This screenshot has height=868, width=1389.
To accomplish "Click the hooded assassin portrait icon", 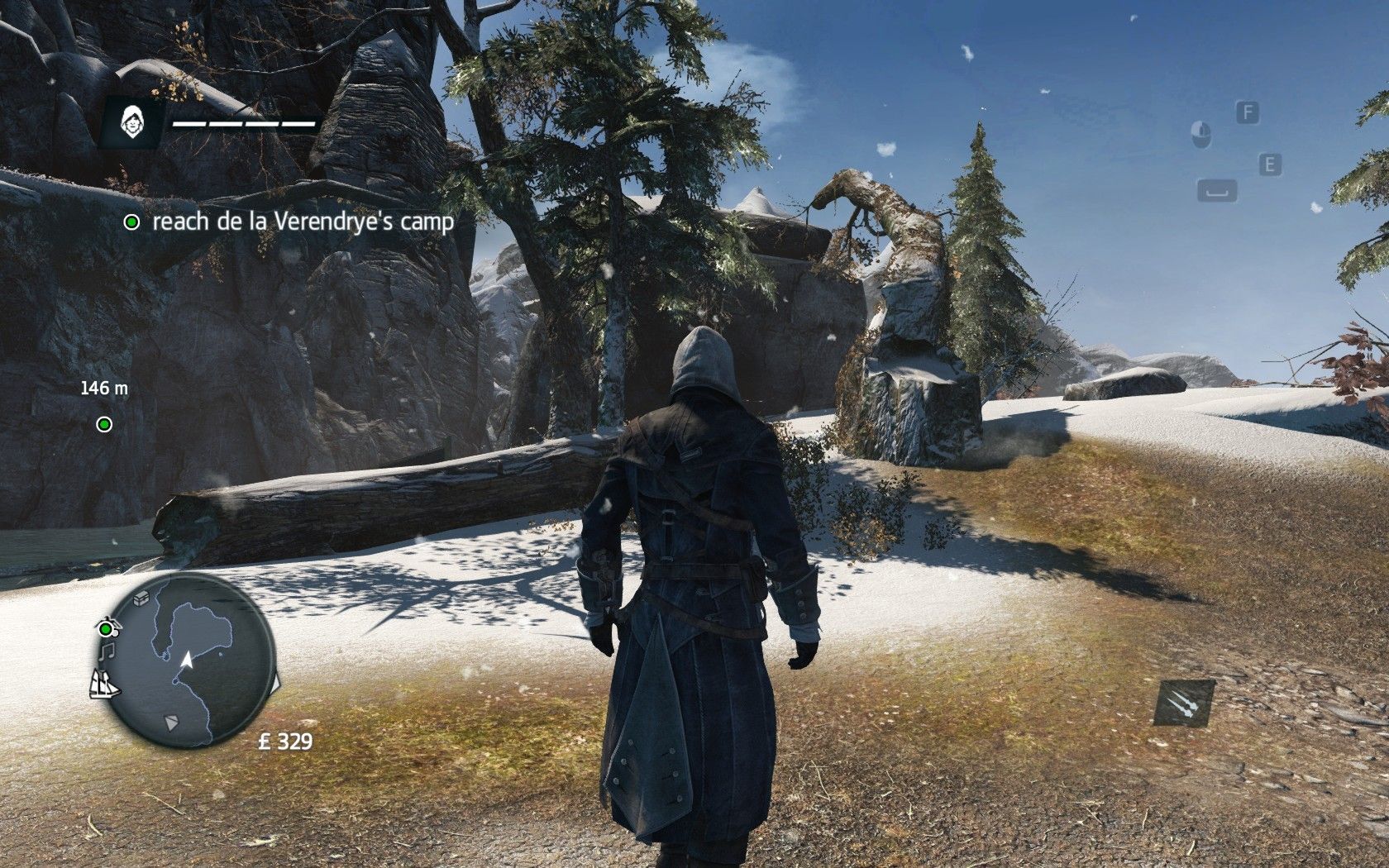I will click(131, 124).
